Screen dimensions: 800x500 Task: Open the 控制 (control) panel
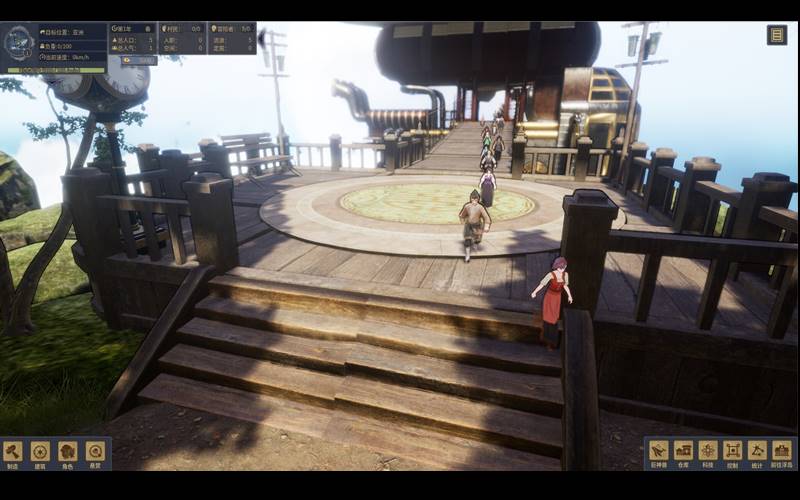(x=733, y=452)
